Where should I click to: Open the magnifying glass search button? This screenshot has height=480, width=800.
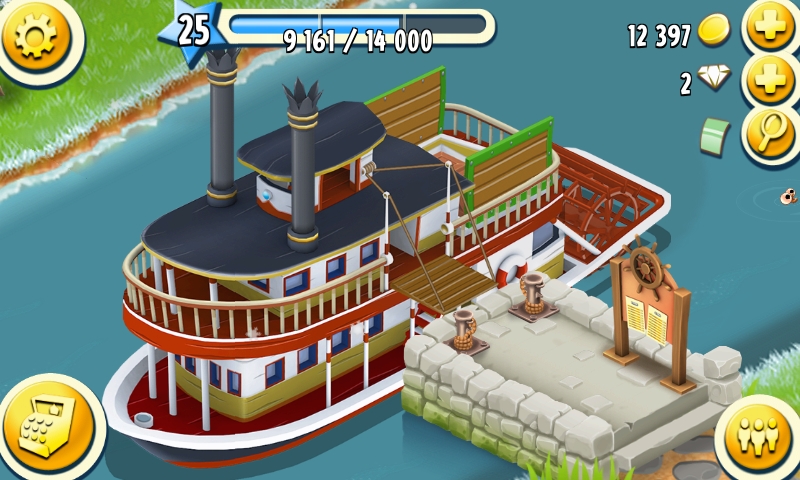coord(770,134)
